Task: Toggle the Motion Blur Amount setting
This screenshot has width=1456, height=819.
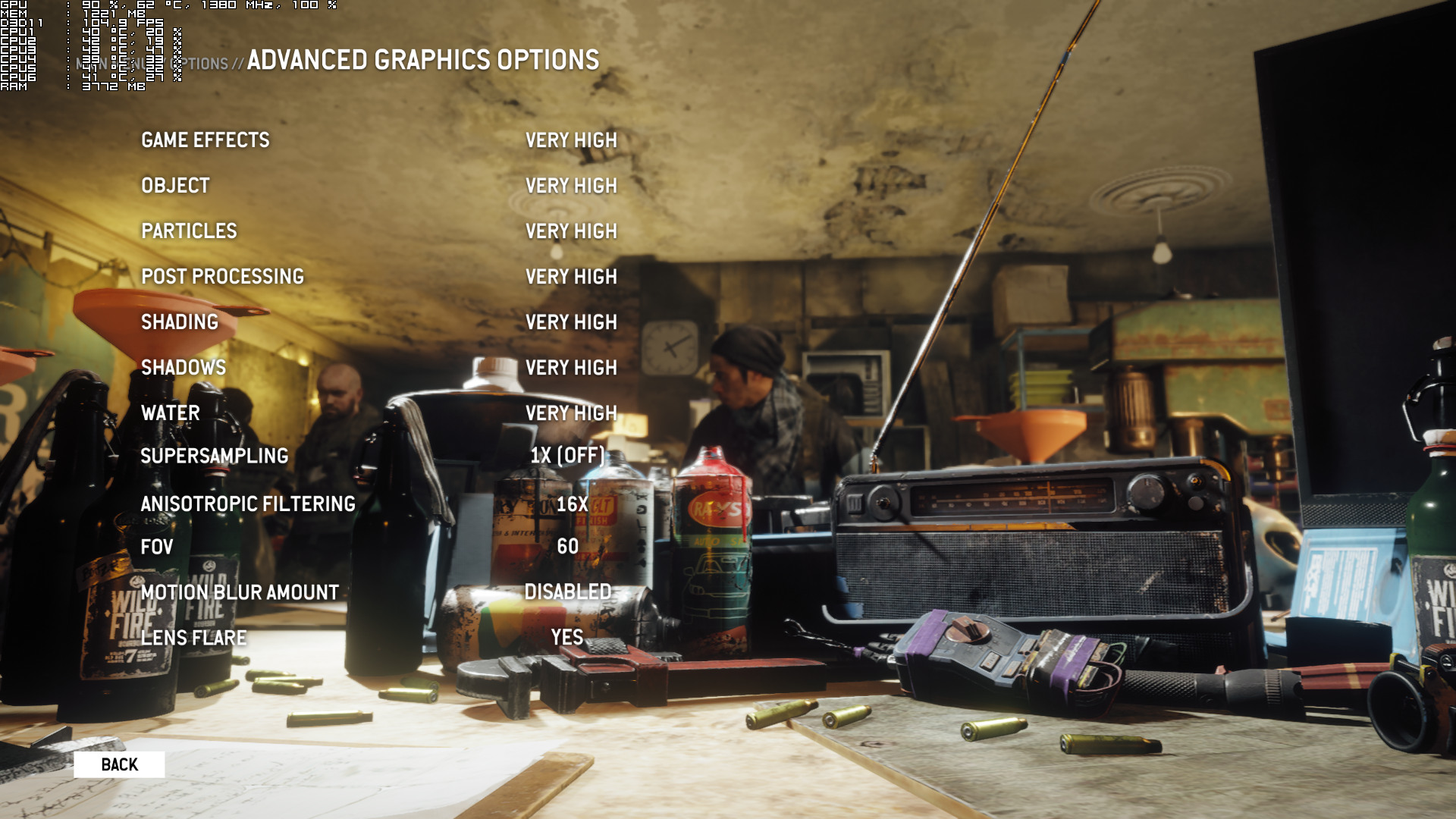Action: (x=240, y=592)
